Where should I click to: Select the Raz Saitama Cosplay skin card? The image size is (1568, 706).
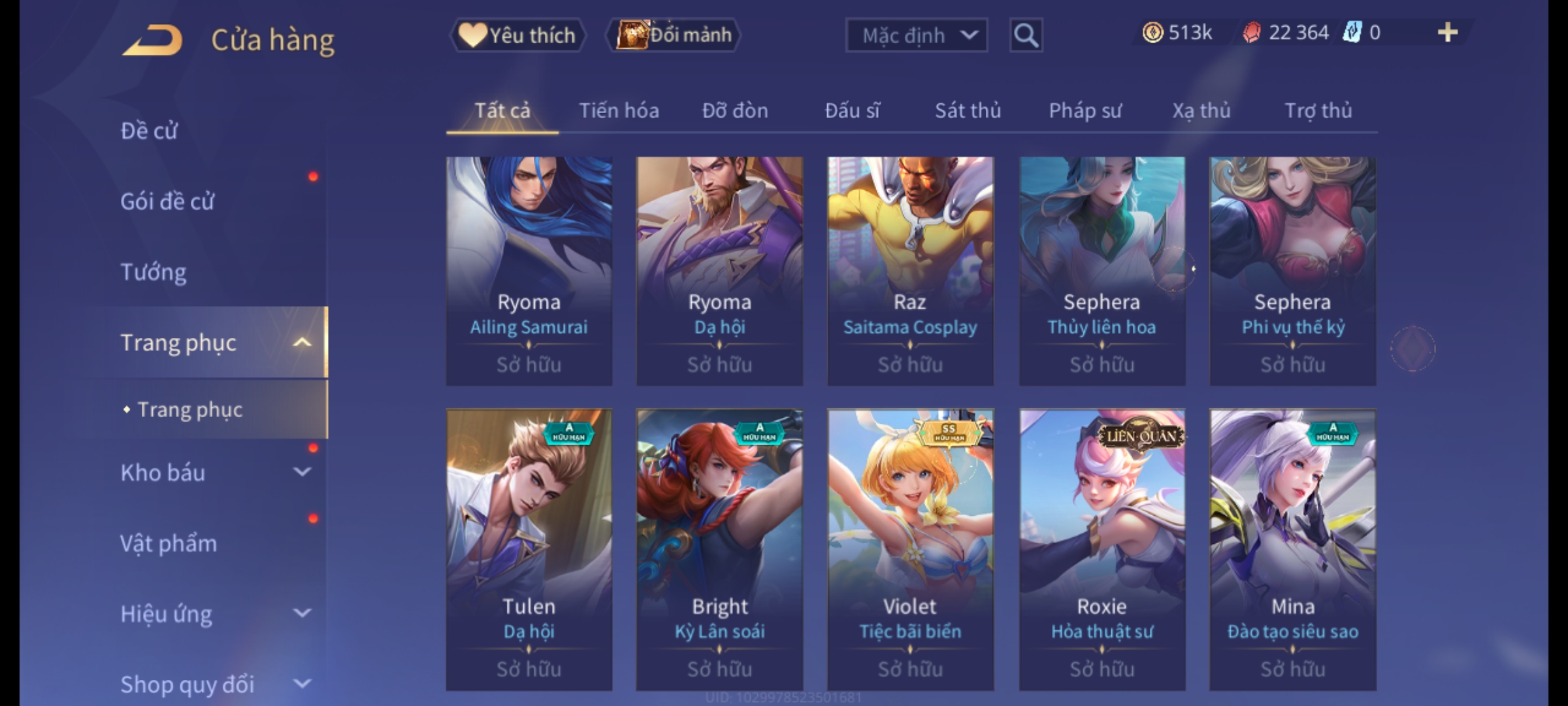tap(910, 271)
